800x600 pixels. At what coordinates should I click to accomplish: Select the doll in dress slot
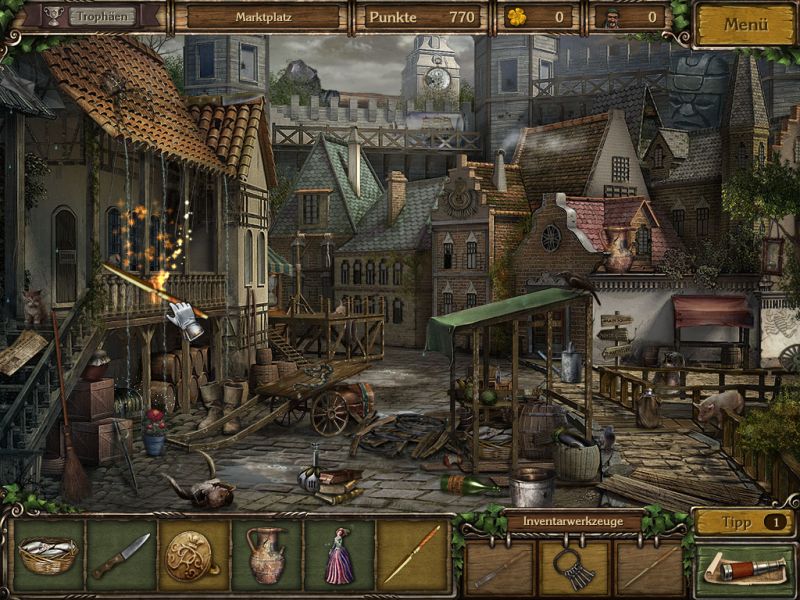click(339, 555)
